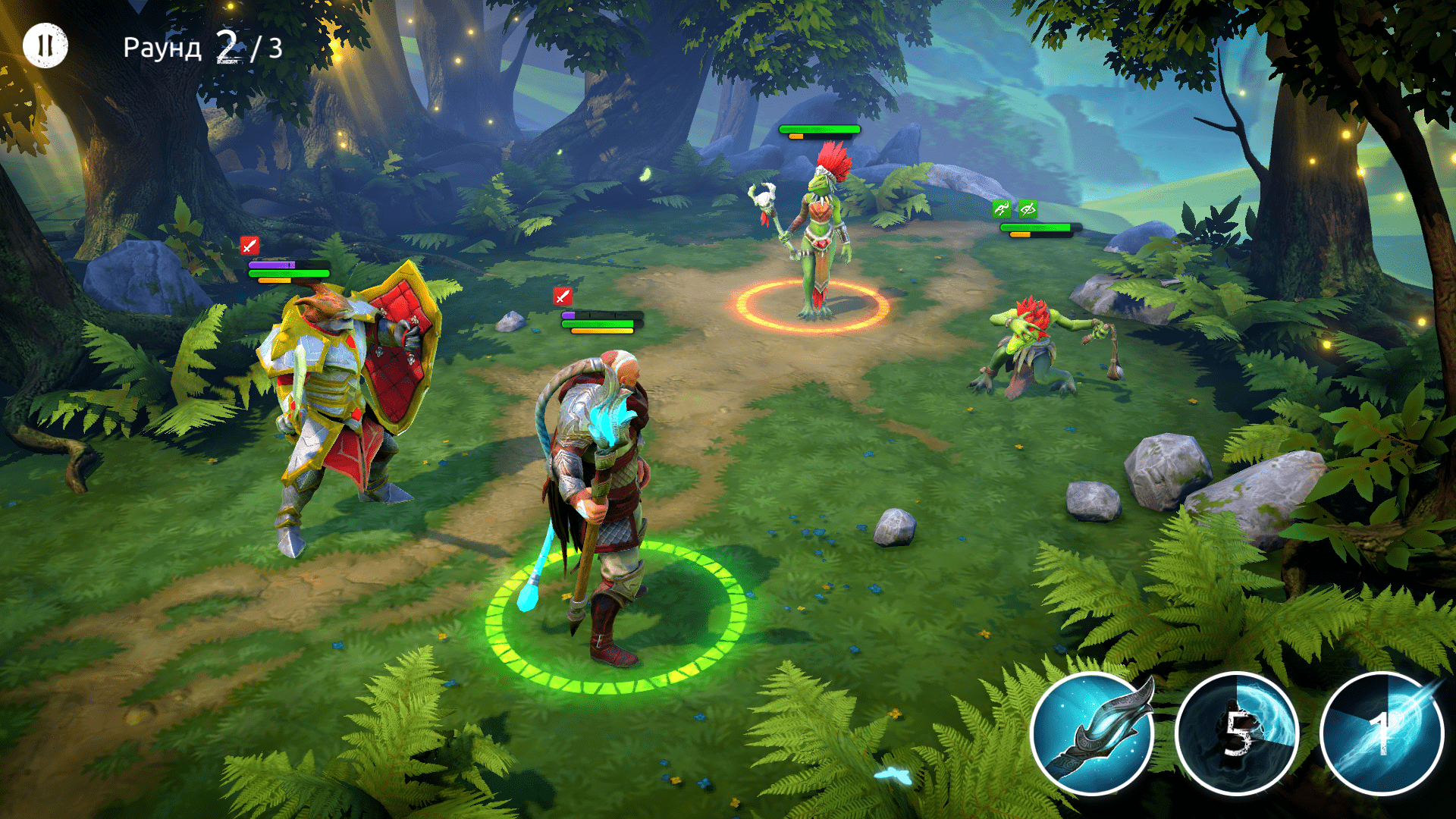Viewport: 1456px width, 819px height.
Task: Inspect the green crossed-eye buff on the goblin
Action: (1028, 209)
